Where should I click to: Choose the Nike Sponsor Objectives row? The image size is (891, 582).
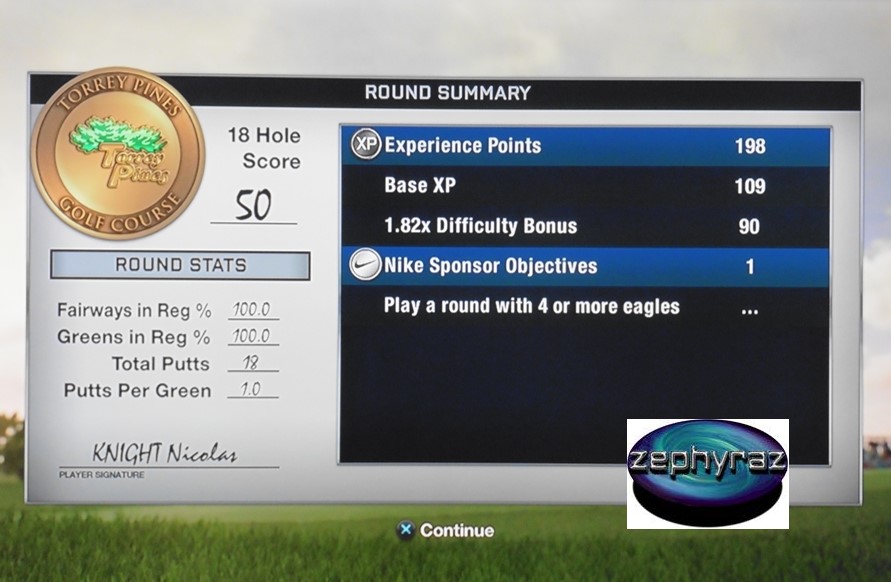pyautogui.click(x=585, y=267)
